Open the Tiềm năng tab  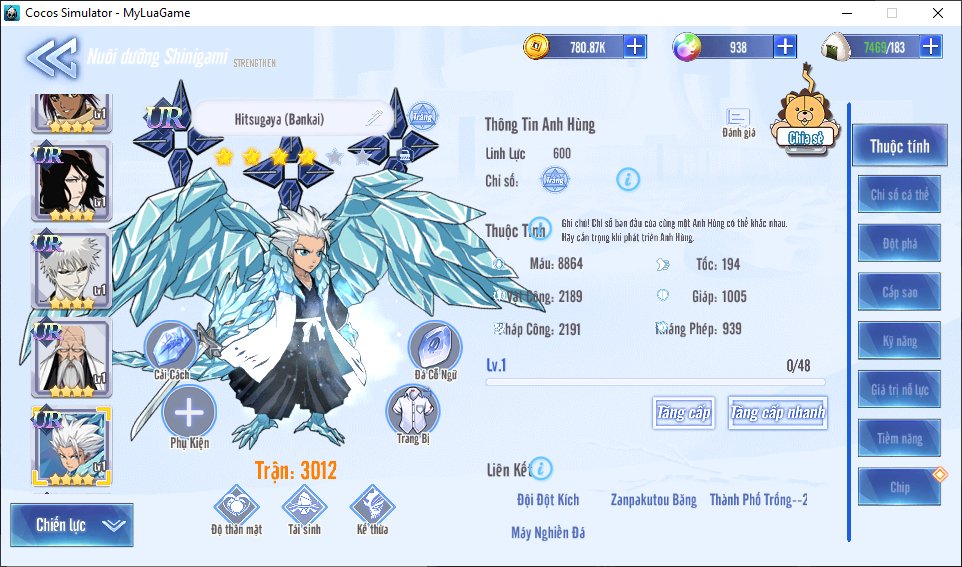[x=899, y=438]
